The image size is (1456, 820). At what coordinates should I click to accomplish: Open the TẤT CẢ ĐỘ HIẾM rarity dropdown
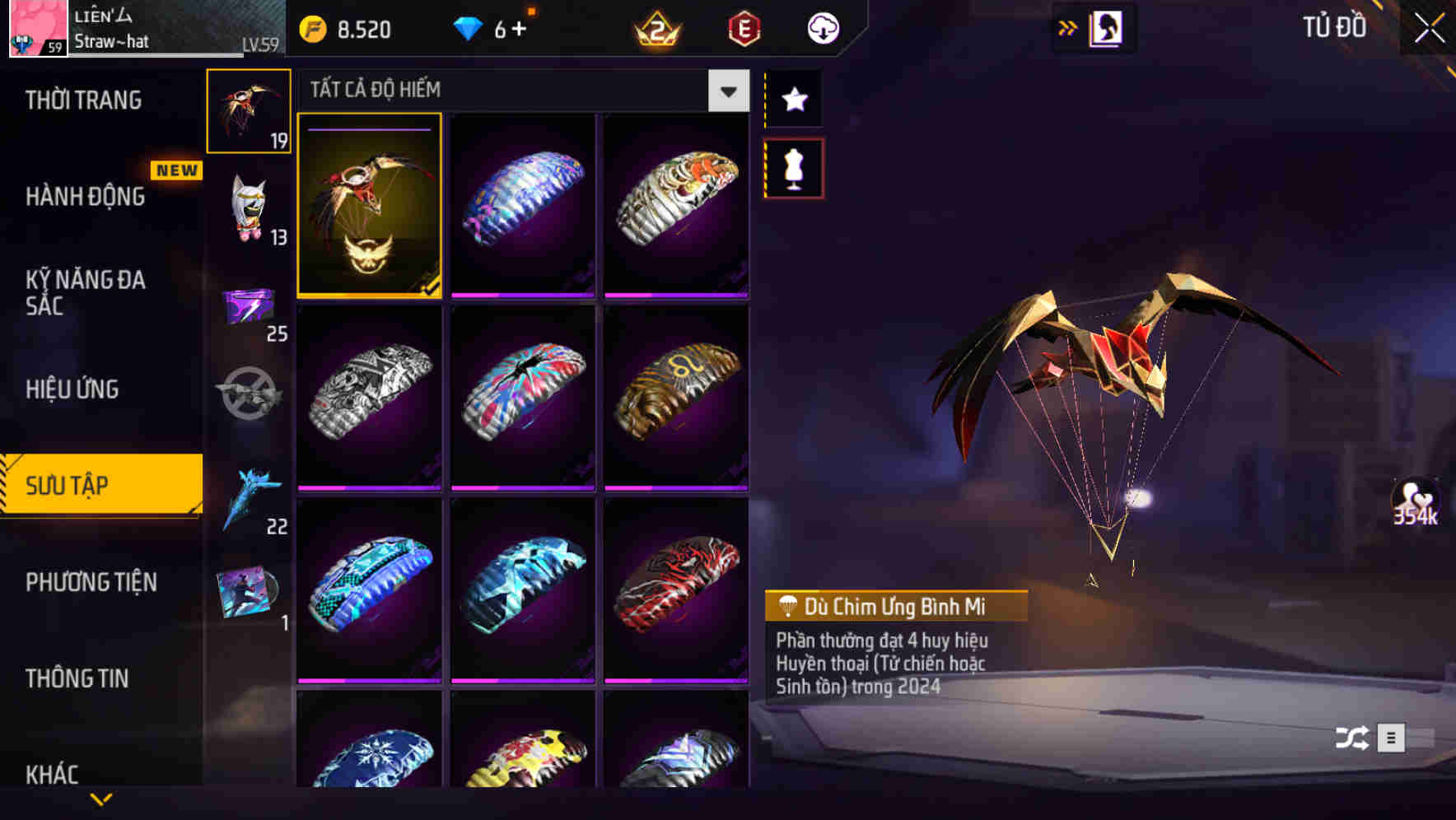[x=726, y=91]
